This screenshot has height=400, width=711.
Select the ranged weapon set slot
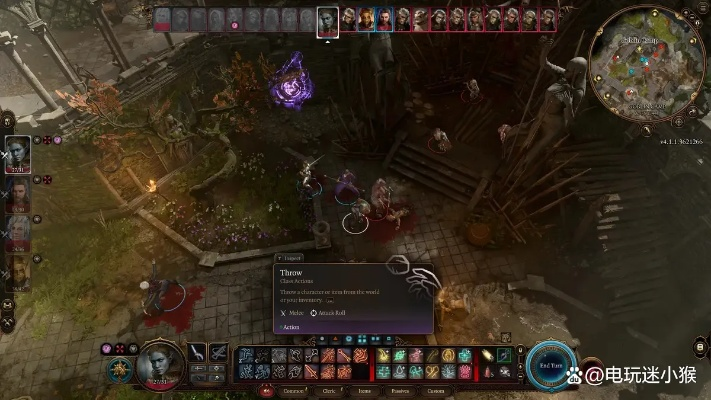click(x=218, y=353)
